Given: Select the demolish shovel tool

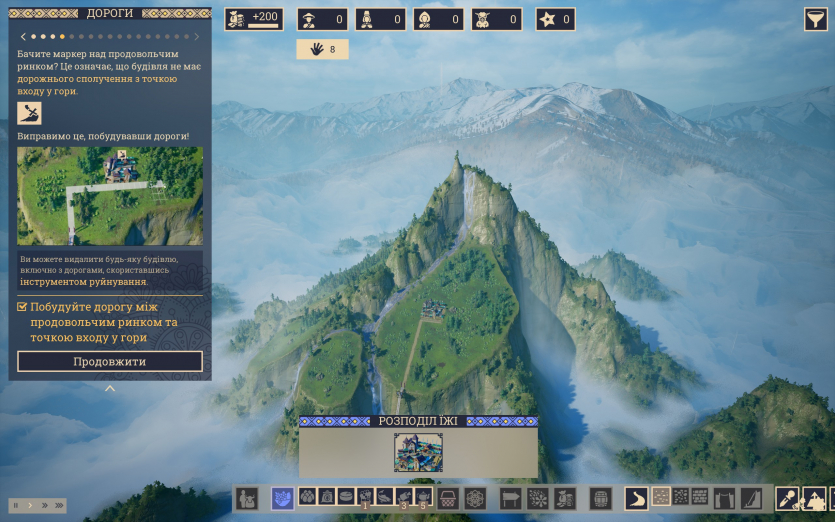Looking at the screenshot, I should (x=787, y=497).
